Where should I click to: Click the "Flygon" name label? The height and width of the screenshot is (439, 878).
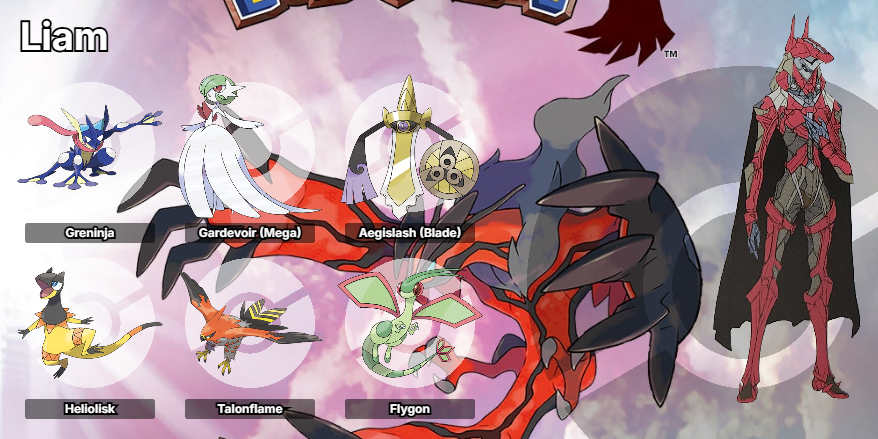tap(409, 409)
